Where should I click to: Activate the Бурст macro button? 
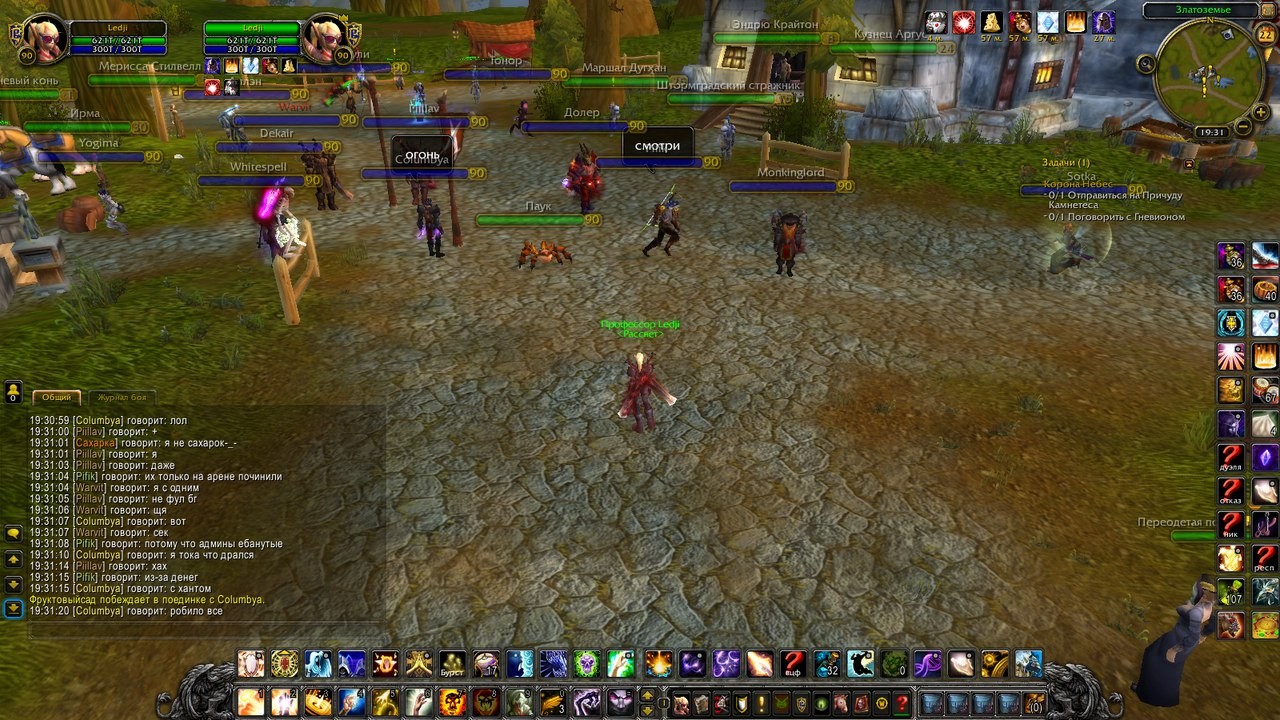coord(453,664)
